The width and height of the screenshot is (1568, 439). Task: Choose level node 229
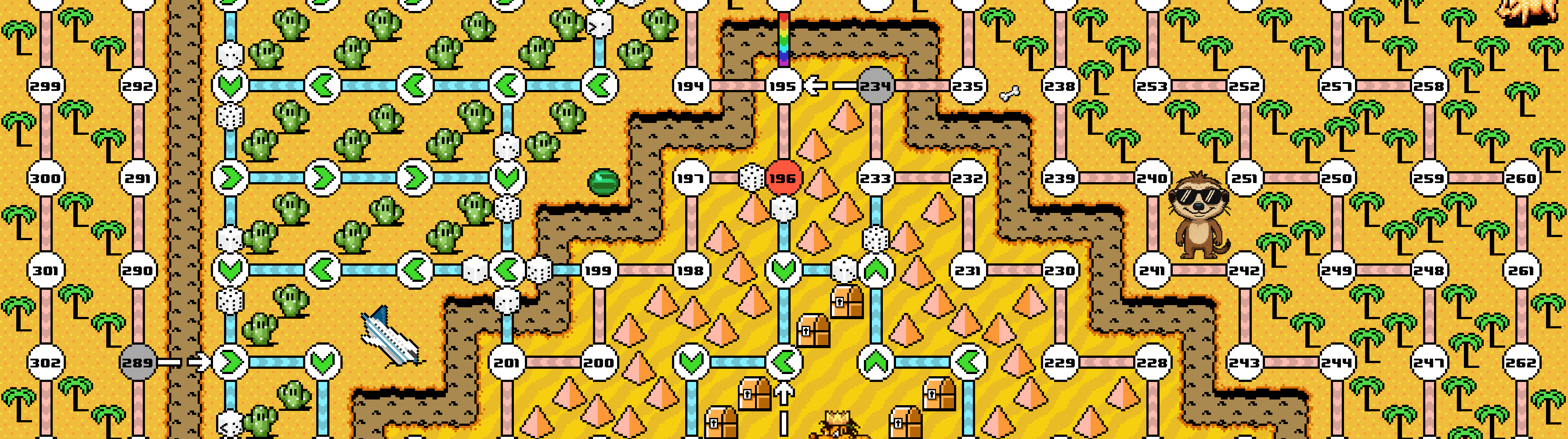[x=1060, y=363]
